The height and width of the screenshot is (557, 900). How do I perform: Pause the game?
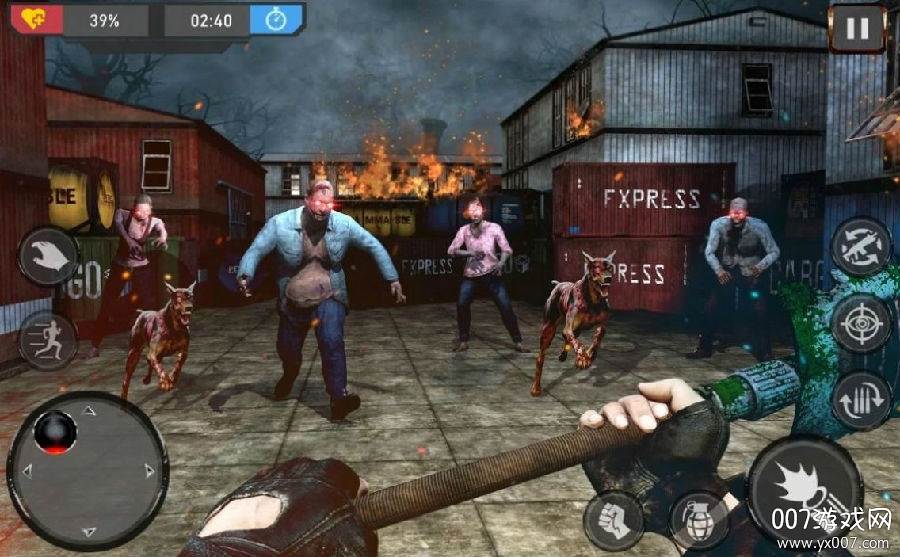click(857, 28)
